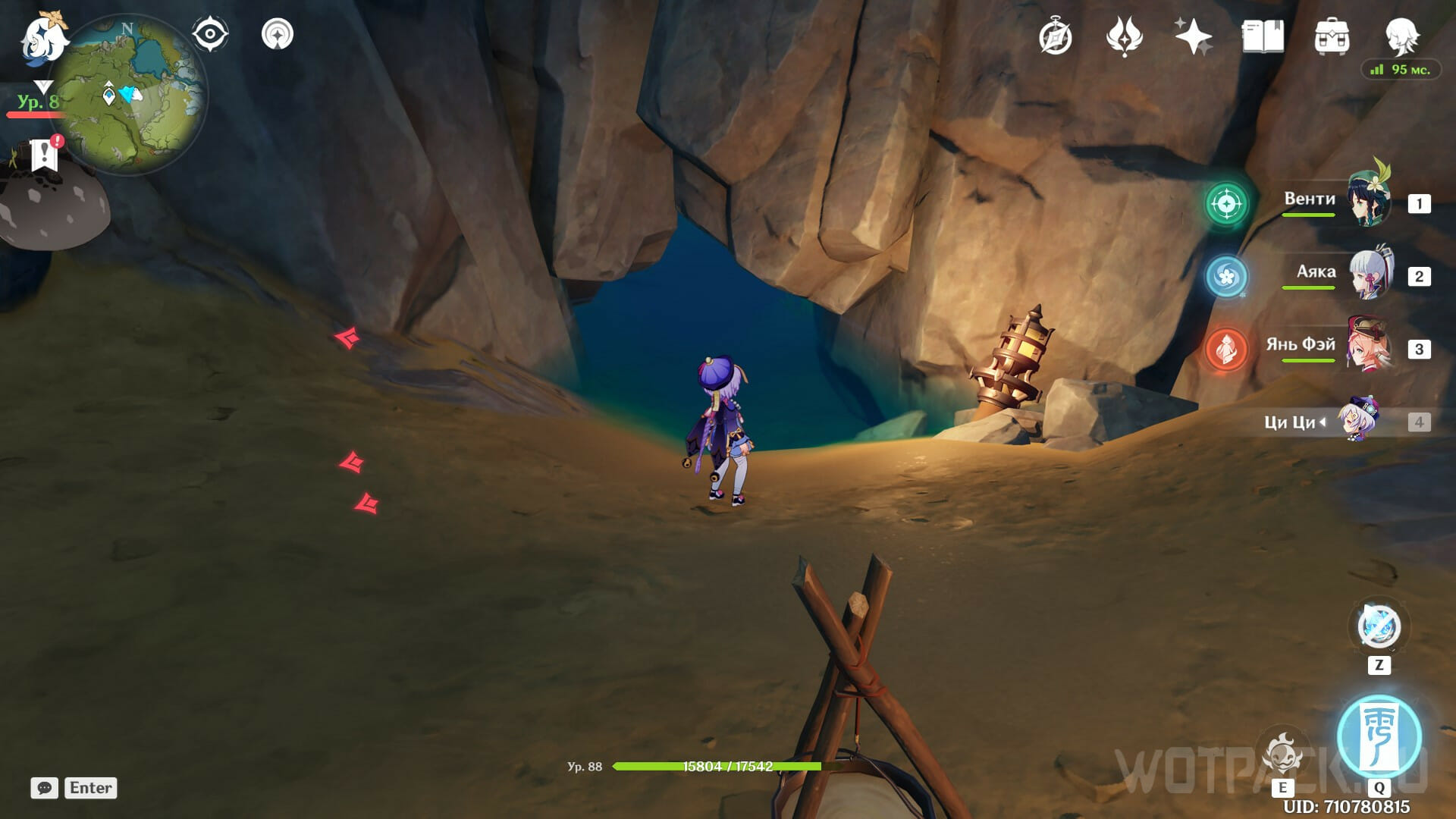Open the wish star icon
Screen dimensions: 1456x819
click(1193, 36)
